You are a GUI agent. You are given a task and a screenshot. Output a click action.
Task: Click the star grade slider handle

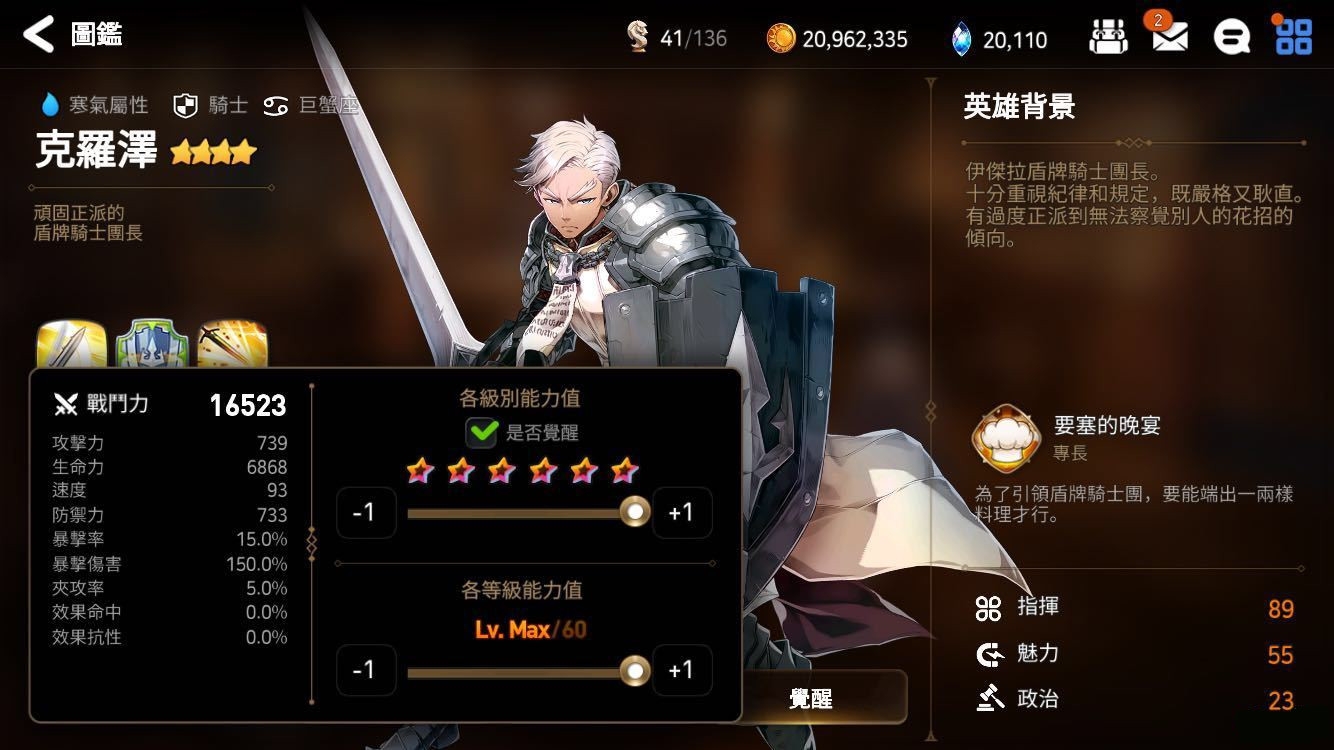point(634,513)
